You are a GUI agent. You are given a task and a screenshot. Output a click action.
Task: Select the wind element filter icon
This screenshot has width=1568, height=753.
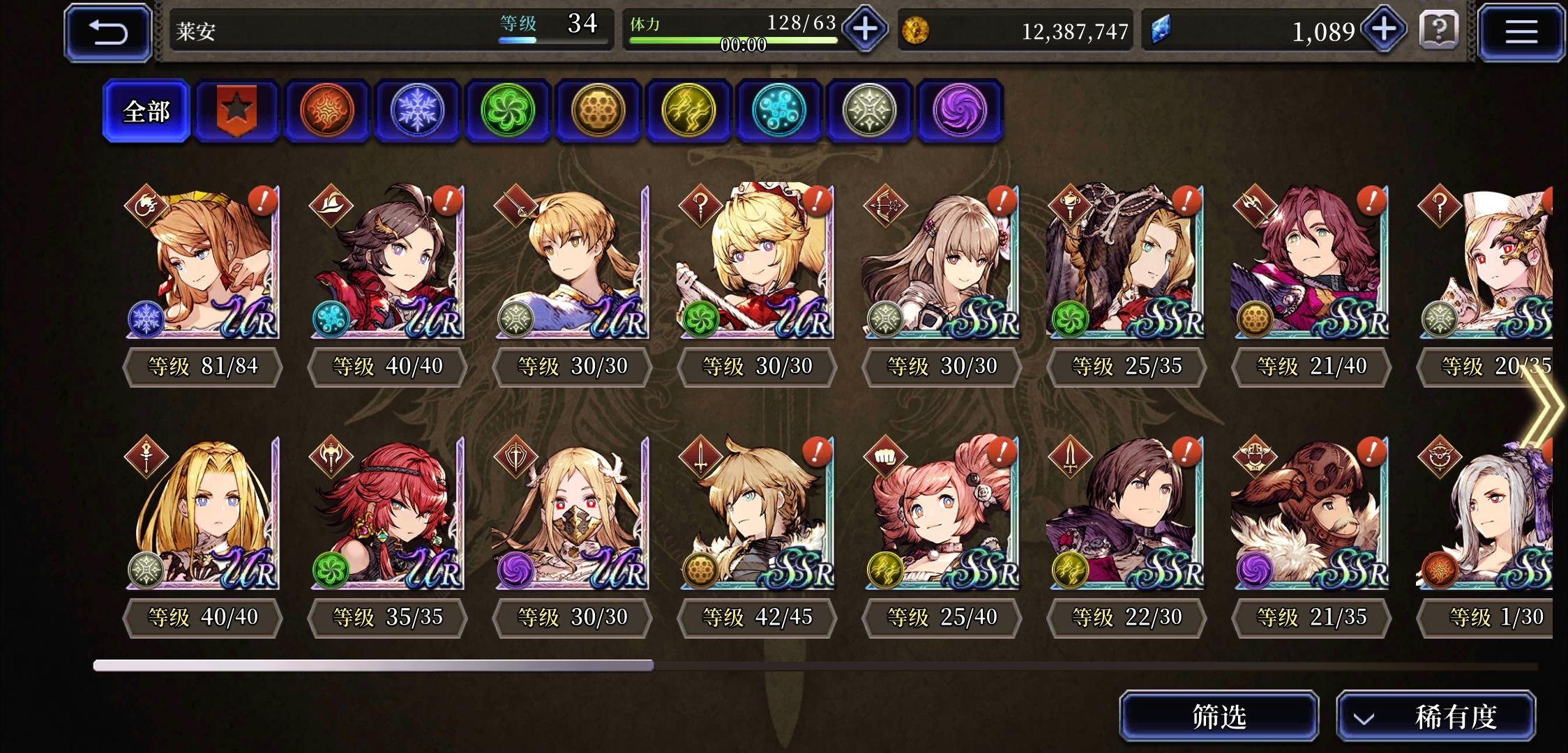[x=508, y=111]
